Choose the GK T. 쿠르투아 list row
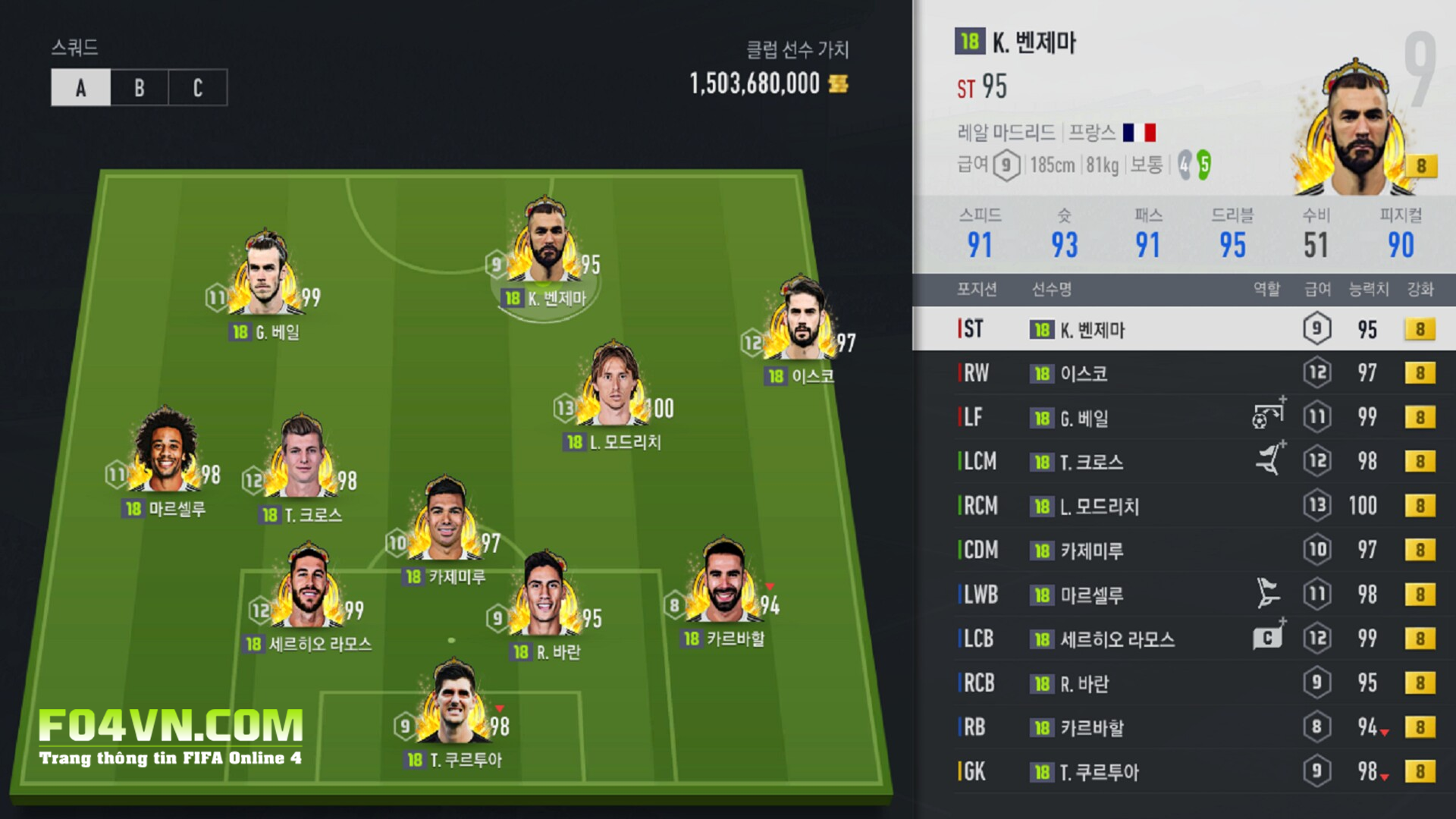This screenshot has height=819, width=1456. tap(1183, 772)
